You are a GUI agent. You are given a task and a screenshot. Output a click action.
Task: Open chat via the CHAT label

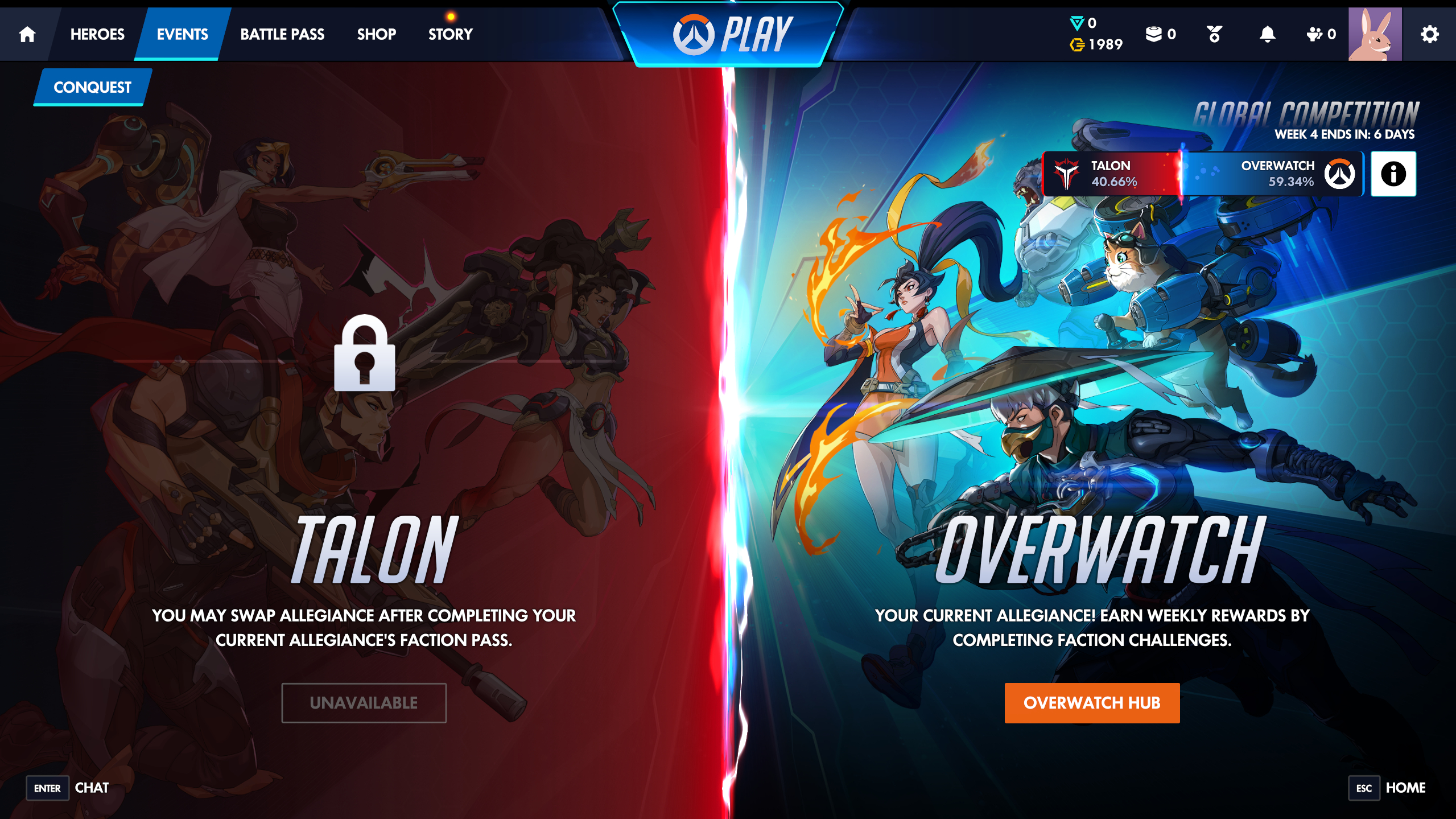pyautogui.click(x=92, y=788)
